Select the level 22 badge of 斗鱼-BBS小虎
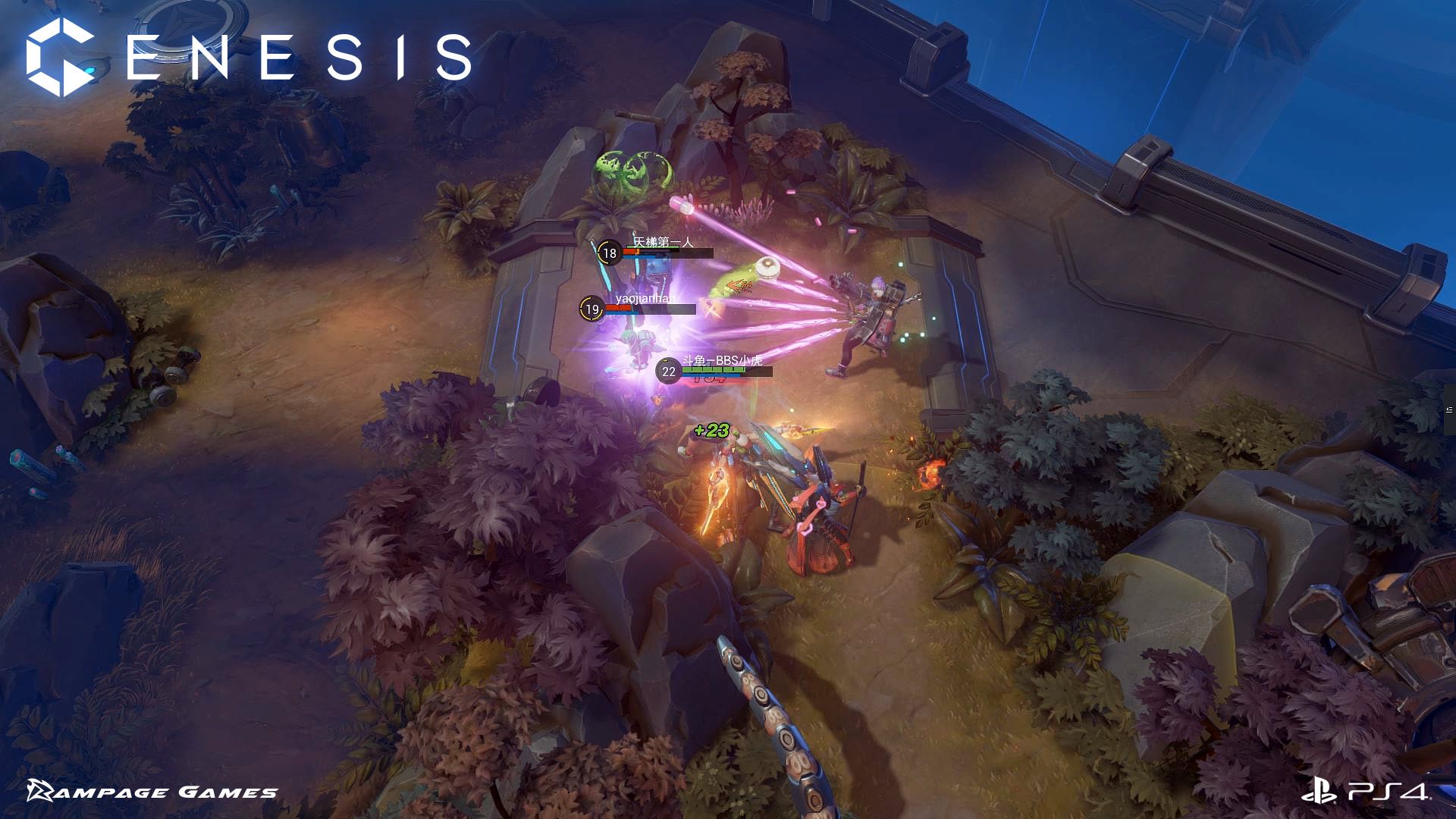This screenshot has height=819, width=1456. tap(668, 371)
